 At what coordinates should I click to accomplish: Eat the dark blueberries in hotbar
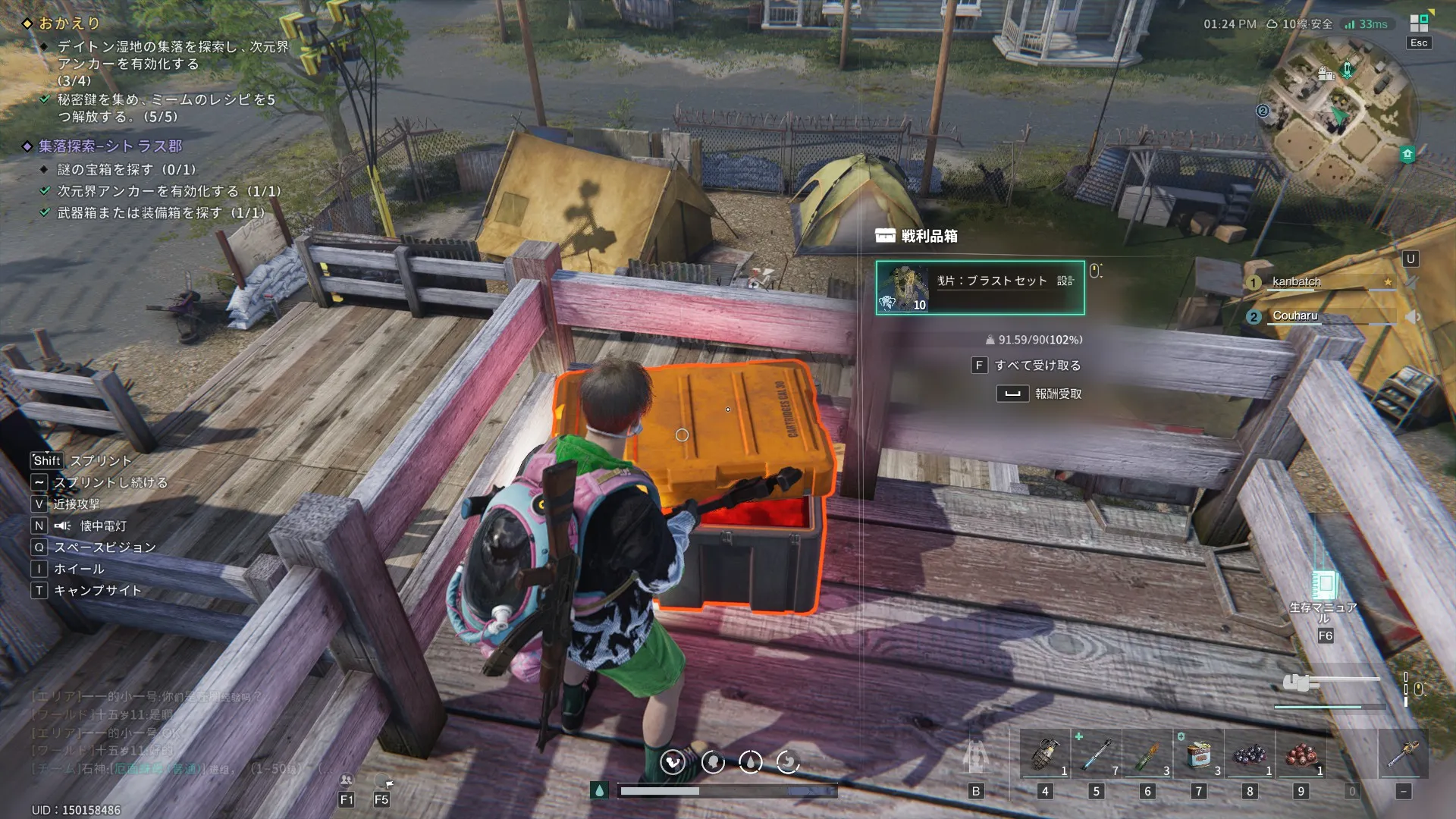tap(1250, 755)
